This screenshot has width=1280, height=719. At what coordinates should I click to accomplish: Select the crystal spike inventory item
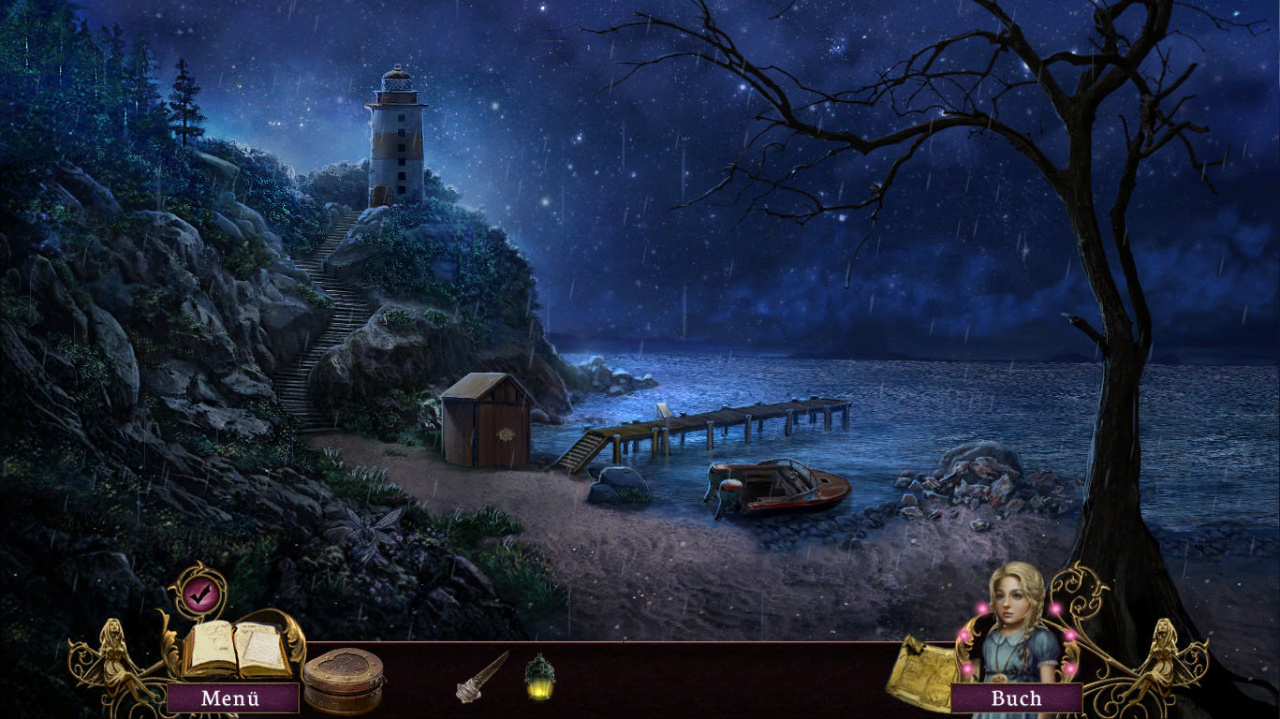tap(482, 676)
